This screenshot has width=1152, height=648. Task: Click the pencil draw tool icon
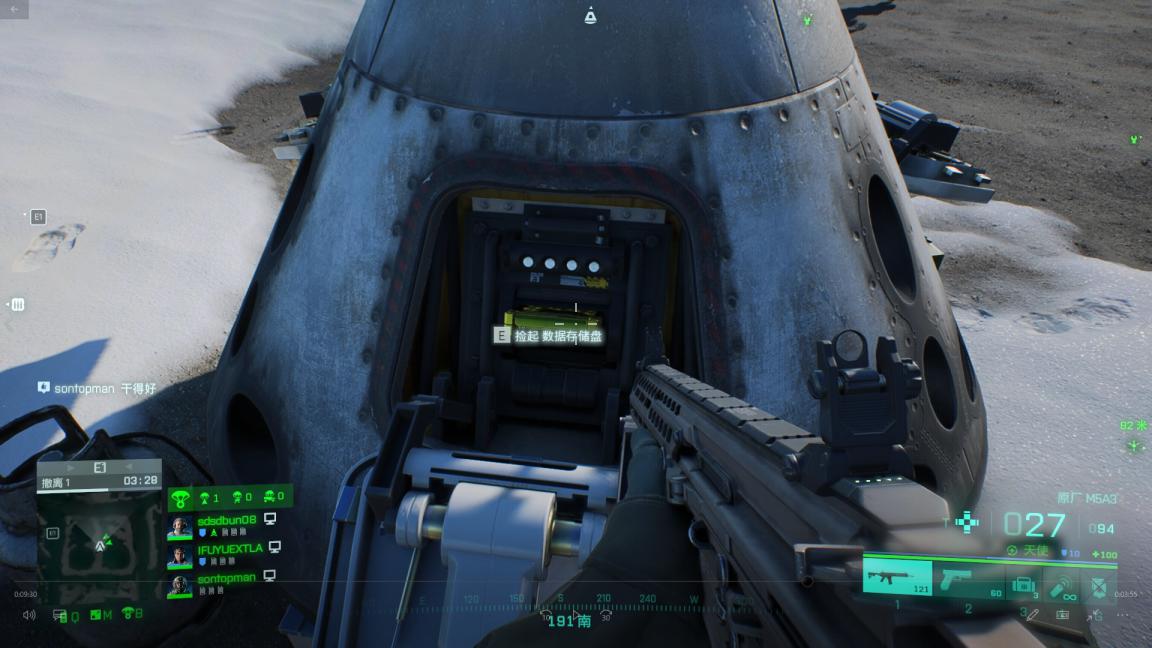point(1033,614)
